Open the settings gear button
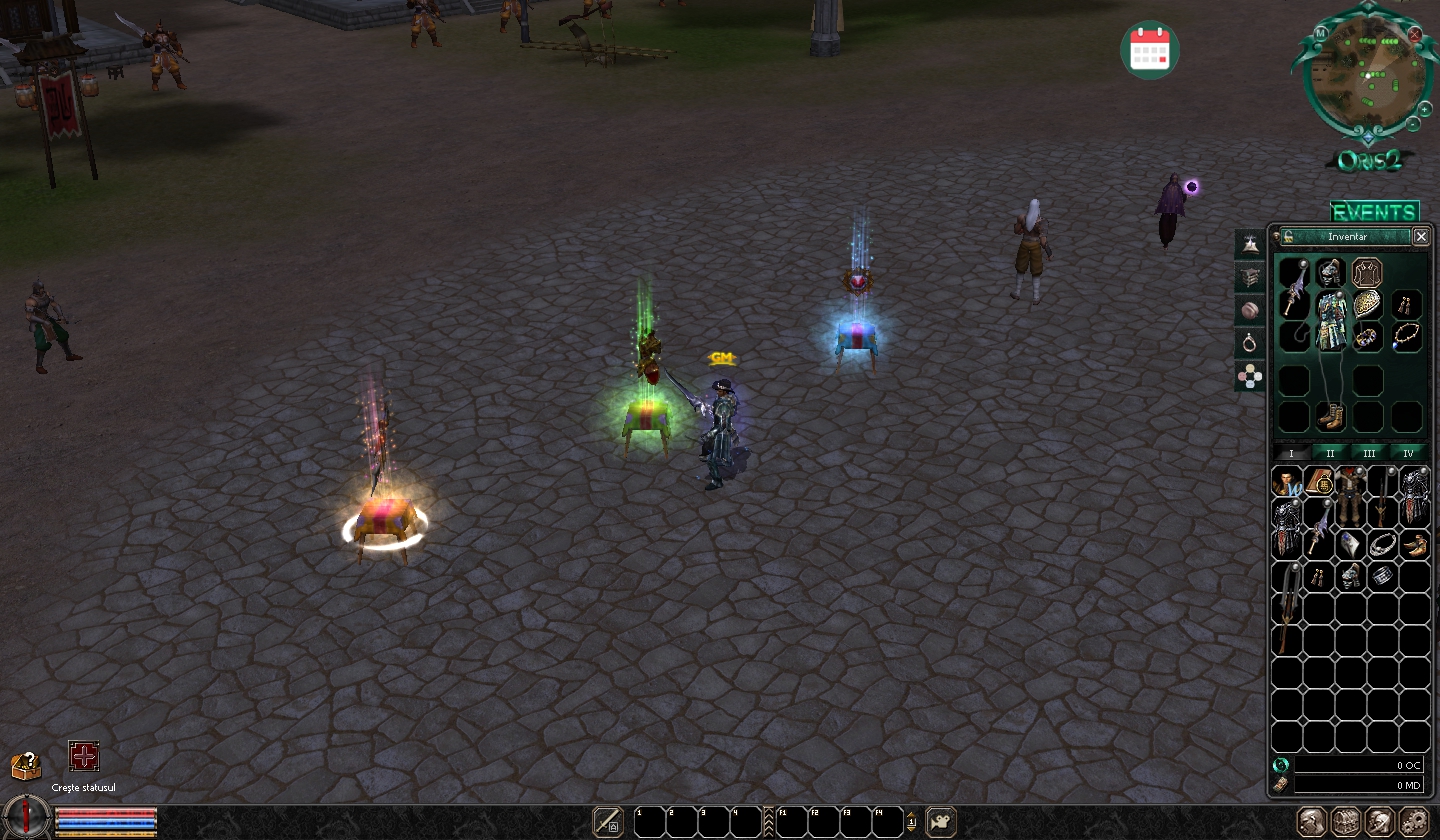Image resolution: width=1440 pixels, height=840 pixels. (1414, 822)
